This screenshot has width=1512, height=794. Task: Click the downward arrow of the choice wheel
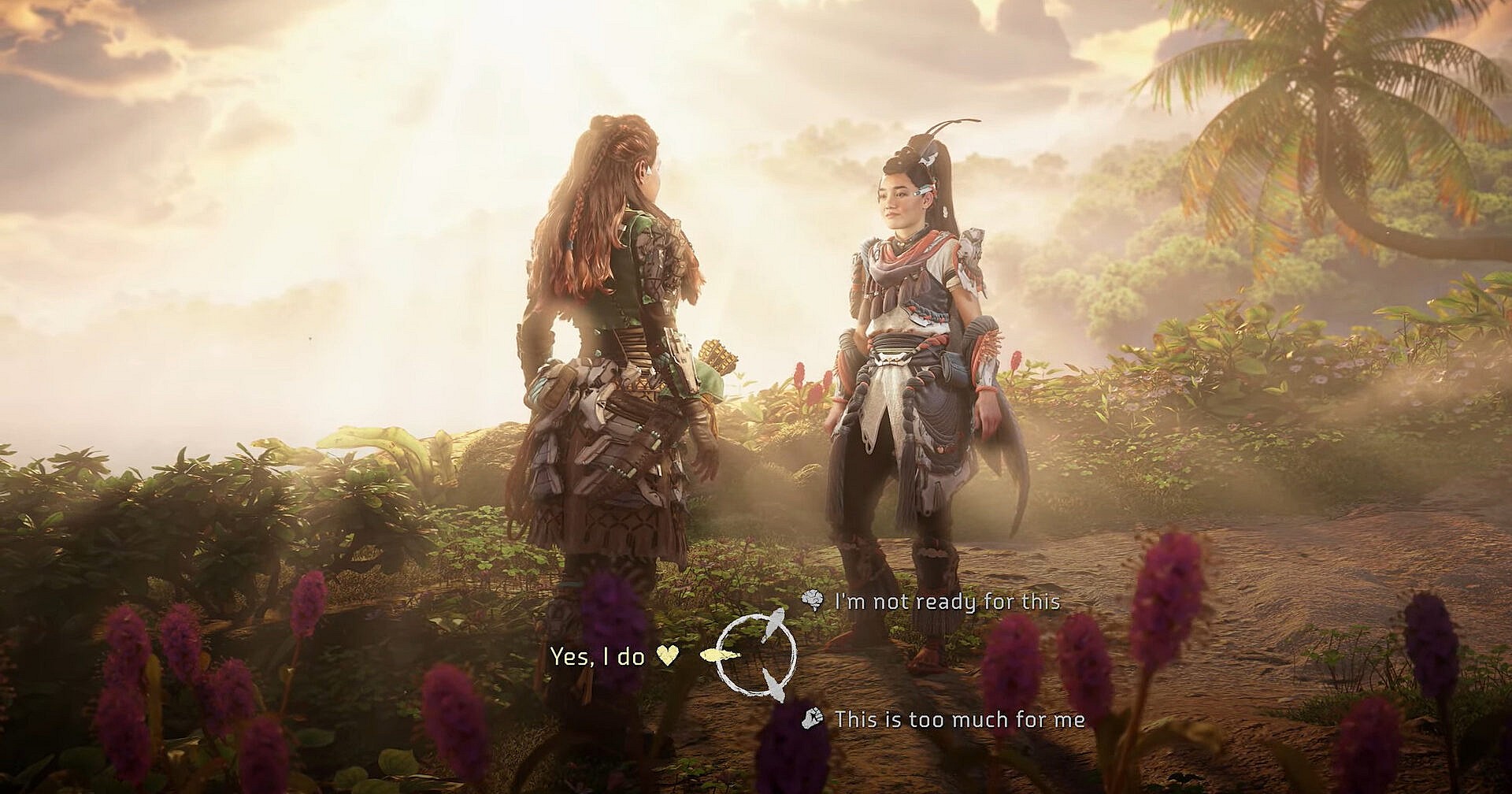774,686
